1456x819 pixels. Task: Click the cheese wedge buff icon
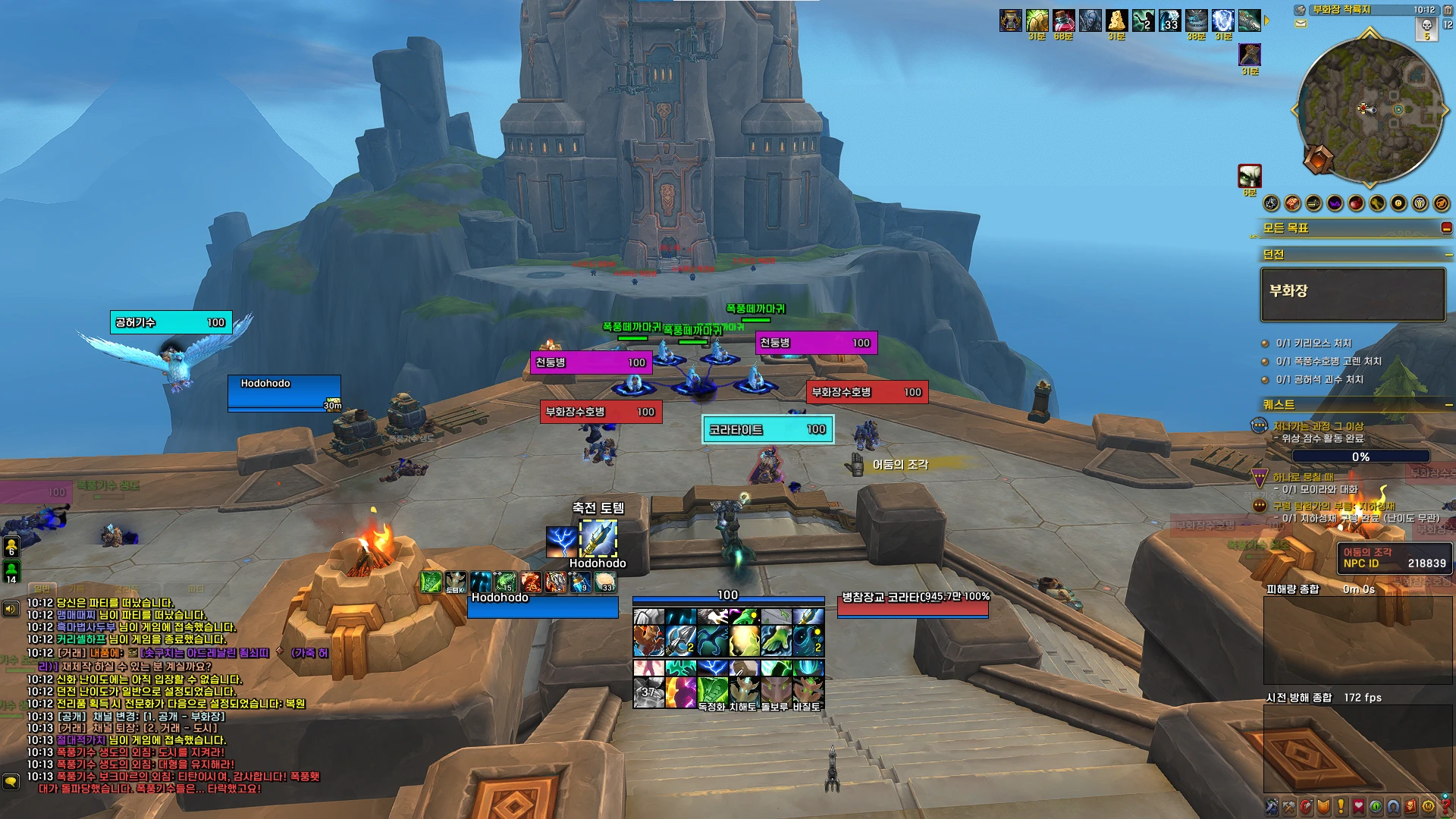click(x=1116, y=20)
